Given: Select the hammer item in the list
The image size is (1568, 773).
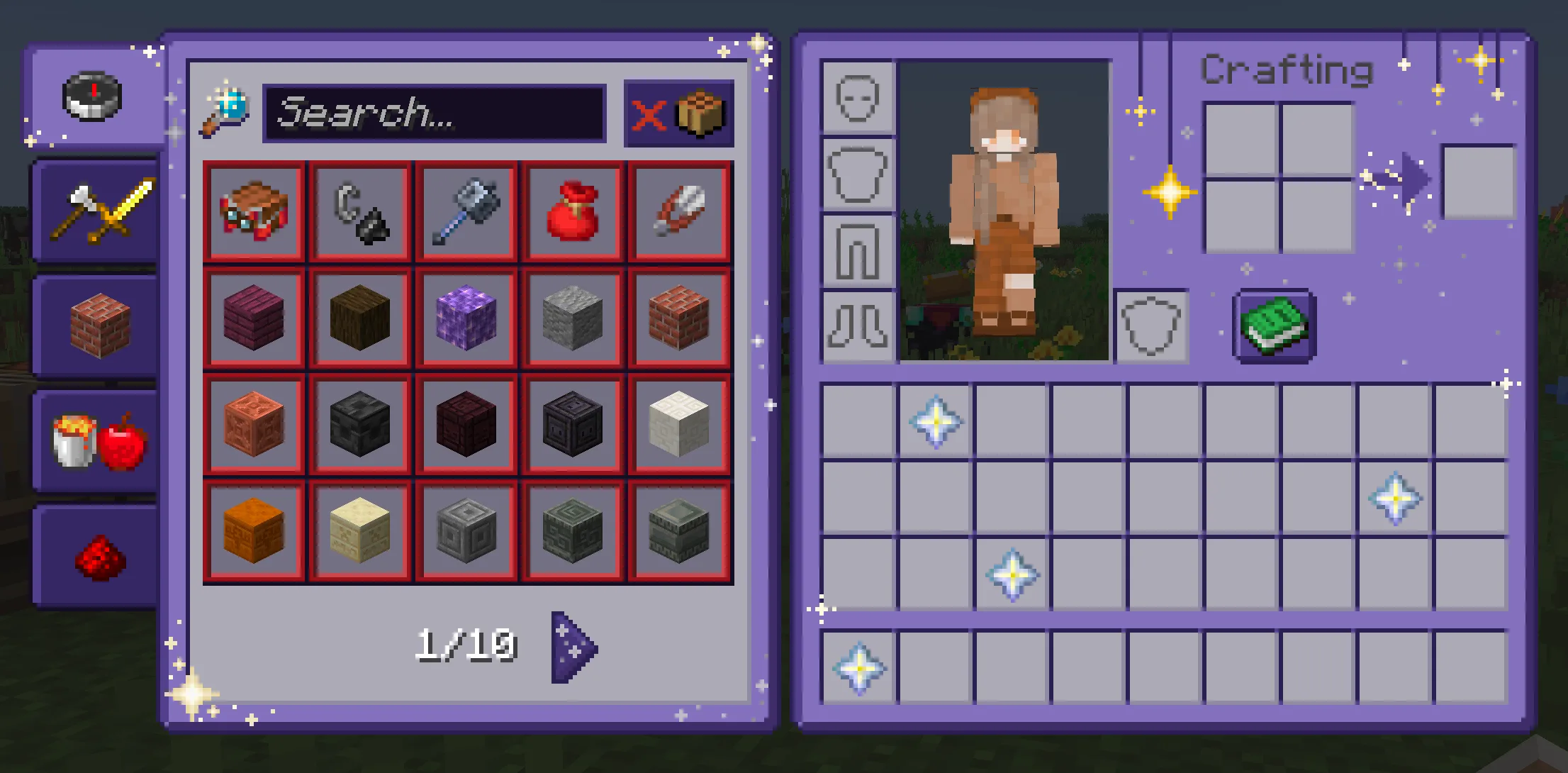Looking at the screenshot, I should [466, 211].
